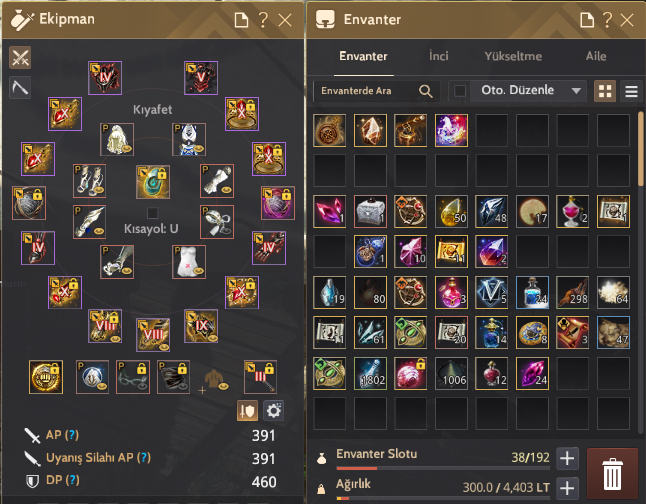Open Ekipman window help question mark
The height and width of the screenshot is (504, 646).
(x=263, y=19)
